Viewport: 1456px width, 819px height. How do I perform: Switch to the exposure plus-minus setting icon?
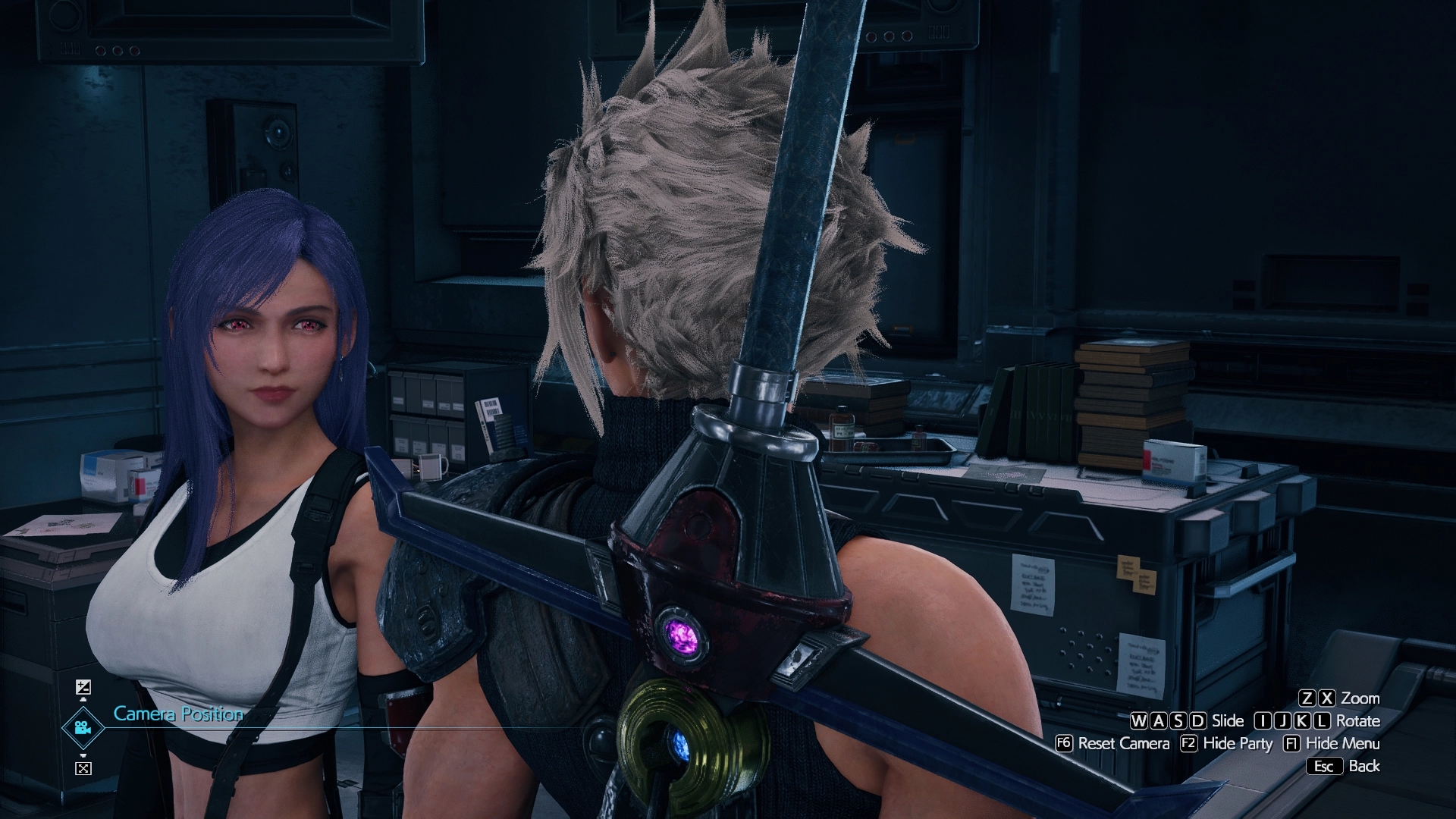click(x=83, y=688)
